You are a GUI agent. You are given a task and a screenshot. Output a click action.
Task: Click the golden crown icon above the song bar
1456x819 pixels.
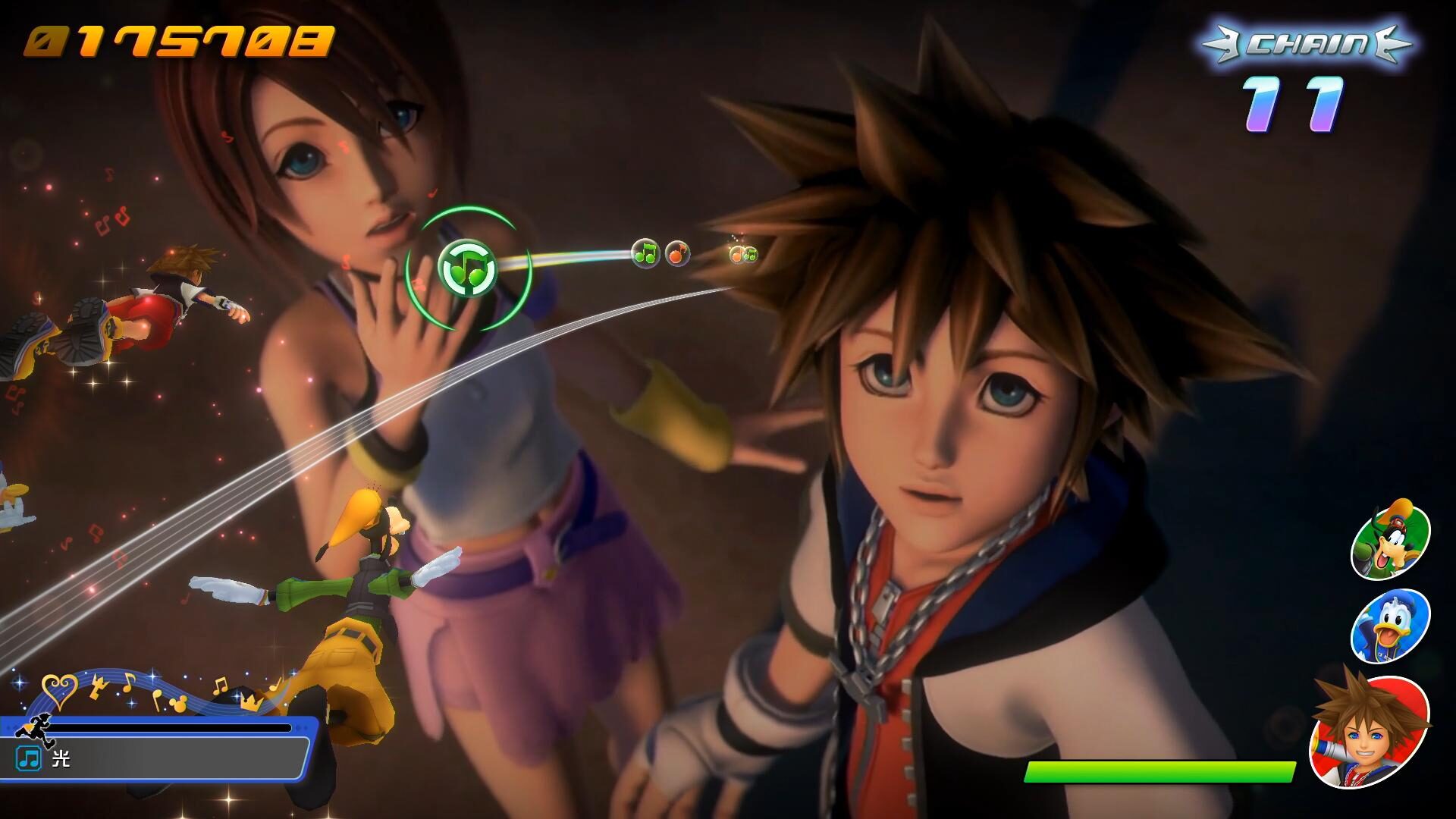click(250, 701)
